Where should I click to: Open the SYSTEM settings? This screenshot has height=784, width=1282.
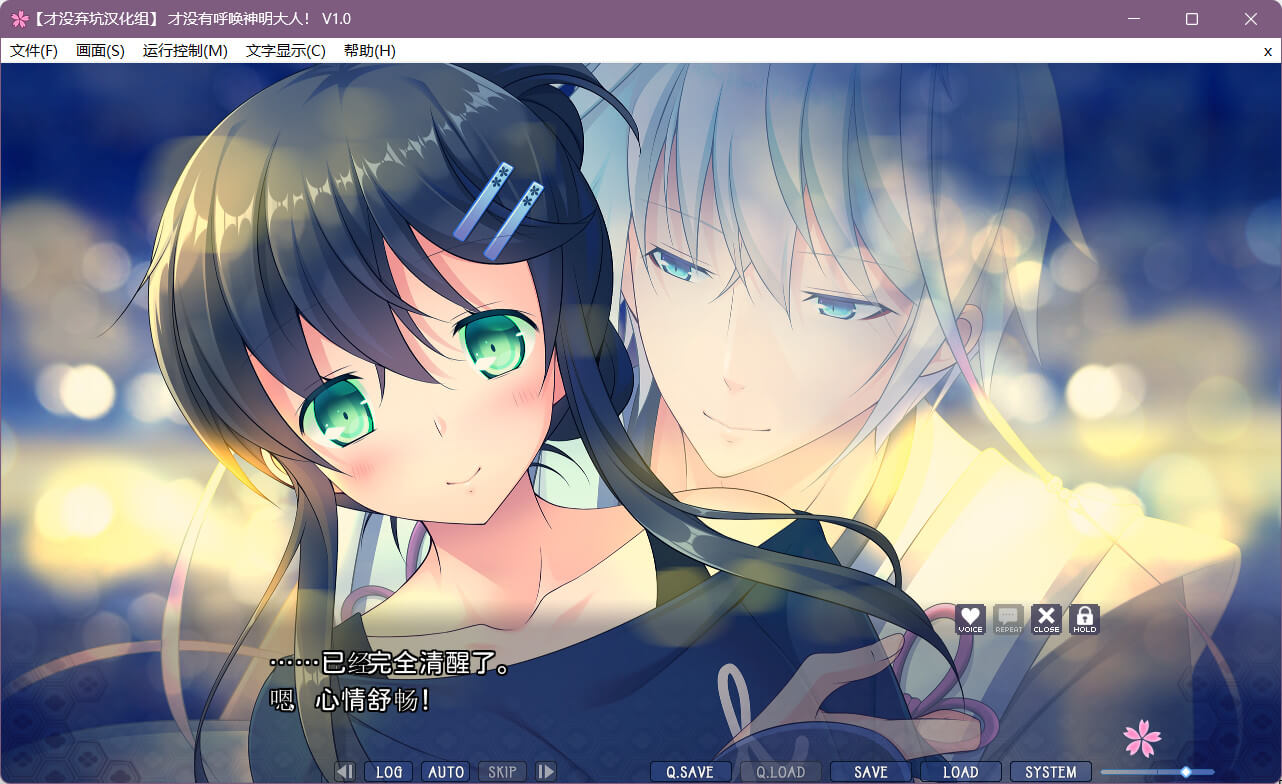point(1050,772)
